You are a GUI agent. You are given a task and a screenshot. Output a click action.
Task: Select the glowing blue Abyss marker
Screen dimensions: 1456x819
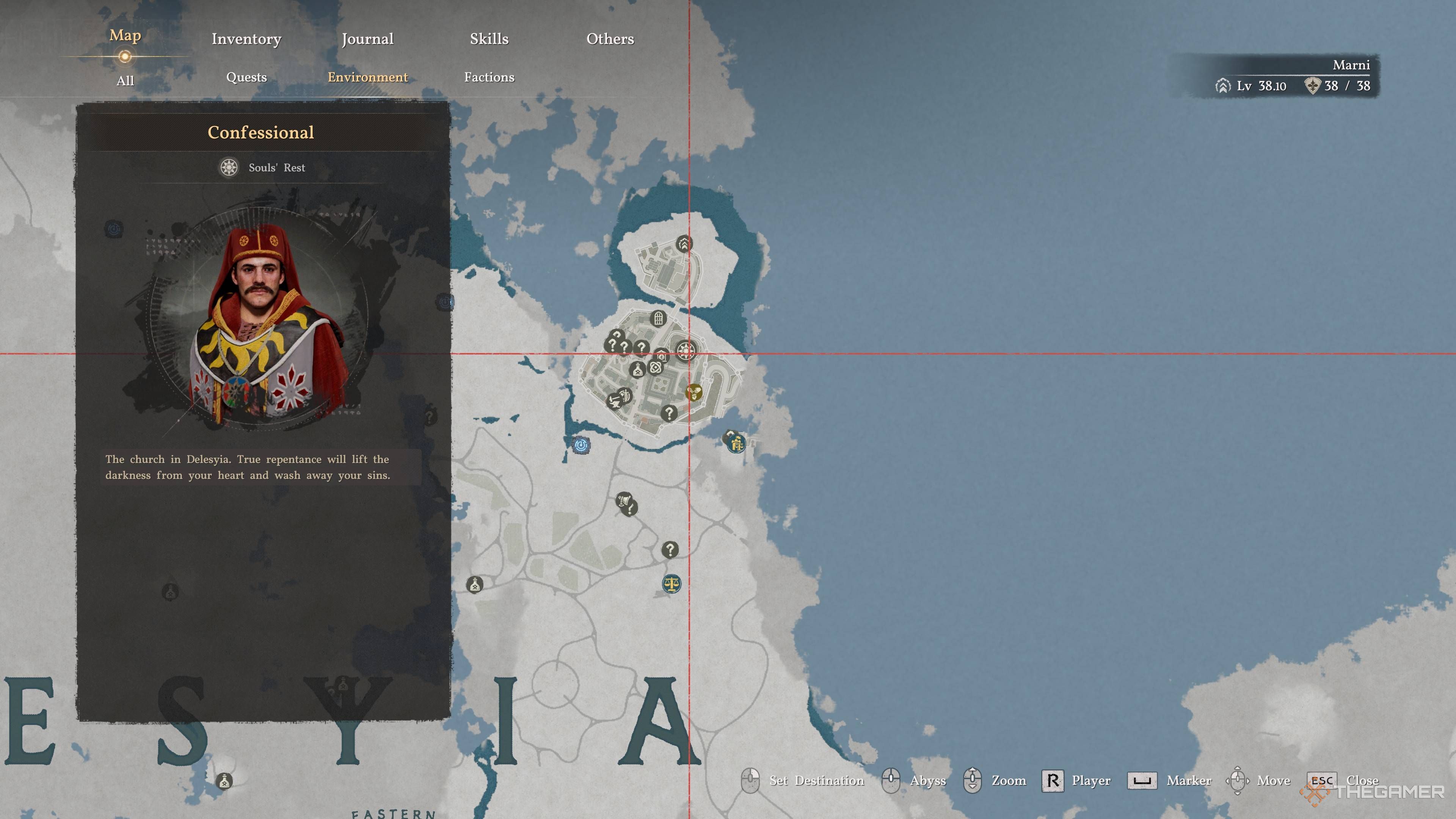pyautogui.click(x=581, y=446)
